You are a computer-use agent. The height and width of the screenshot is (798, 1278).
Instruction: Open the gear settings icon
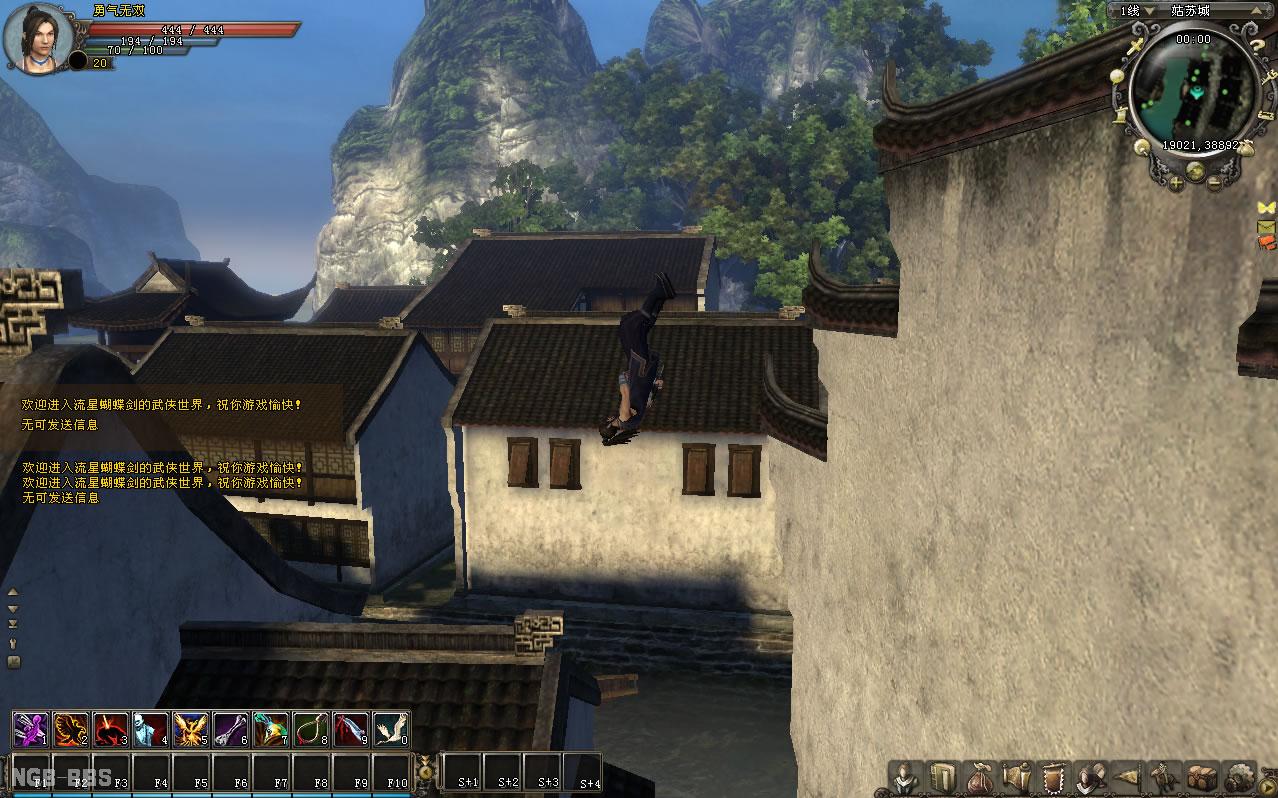(1240, 777)
